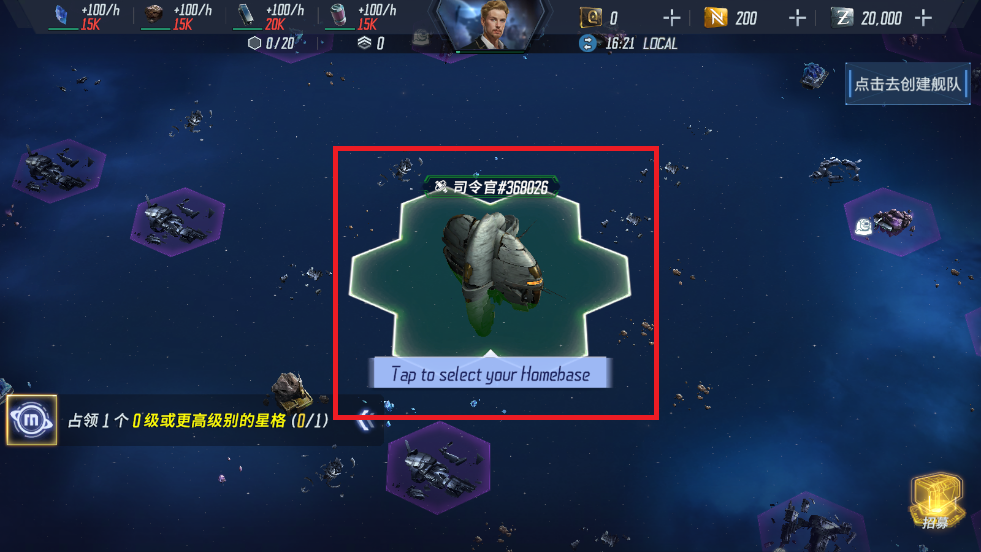Open the 招募 recruit button
This screenshot has height=552, width=981.
click(x=934, y=502)
